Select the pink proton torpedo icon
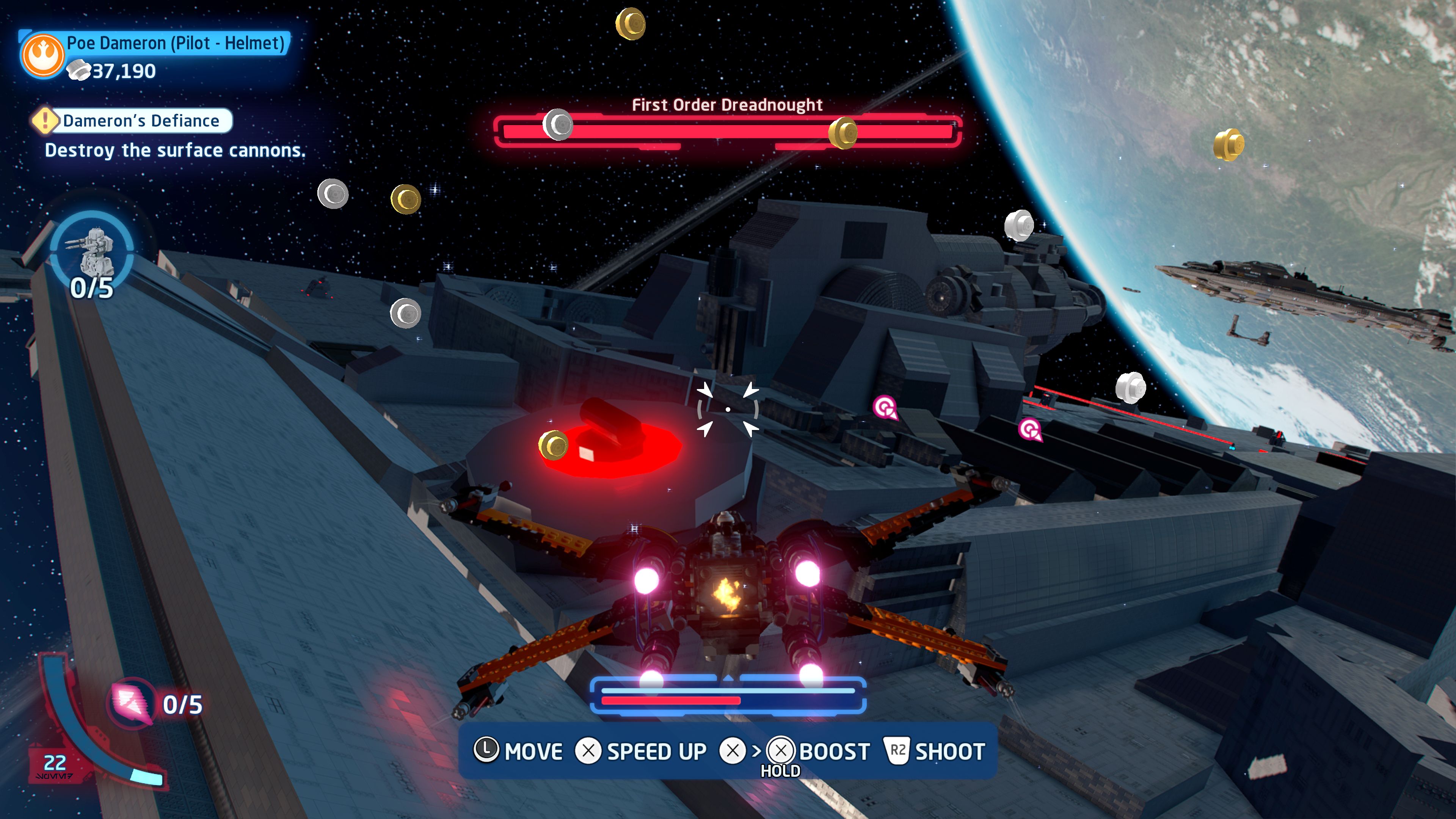Image resolution: width=1456 pixels, height=819 pixels. coord(131,703)
